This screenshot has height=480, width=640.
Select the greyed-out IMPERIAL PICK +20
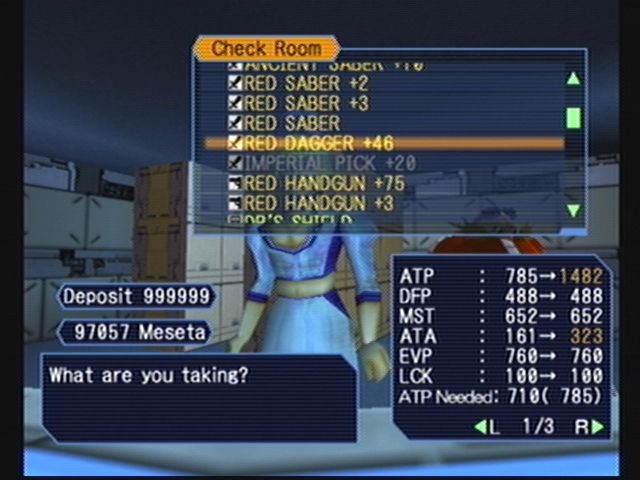(328, 163)
